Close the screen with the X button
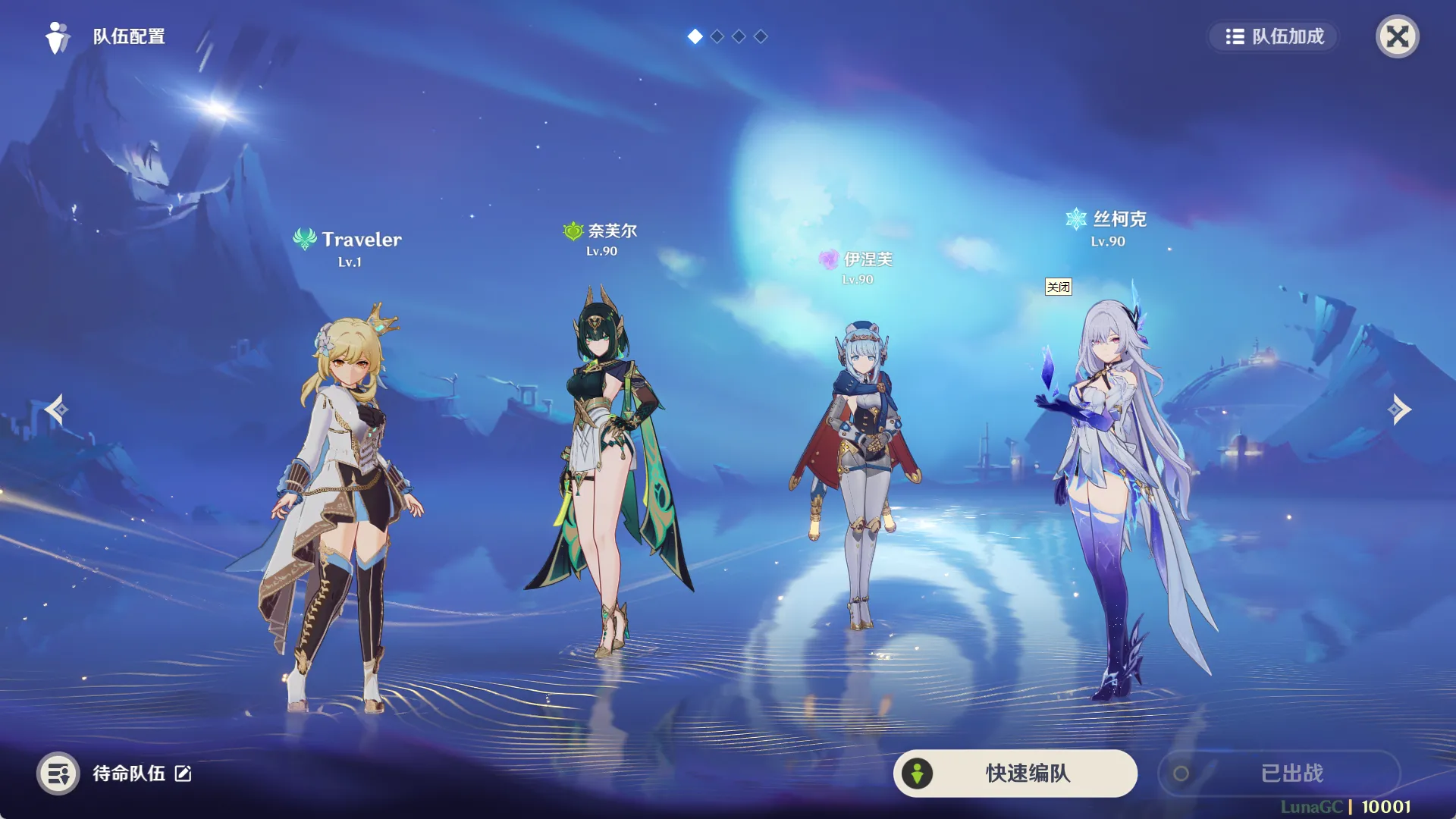1456x819 pixels. [1398, 36]
